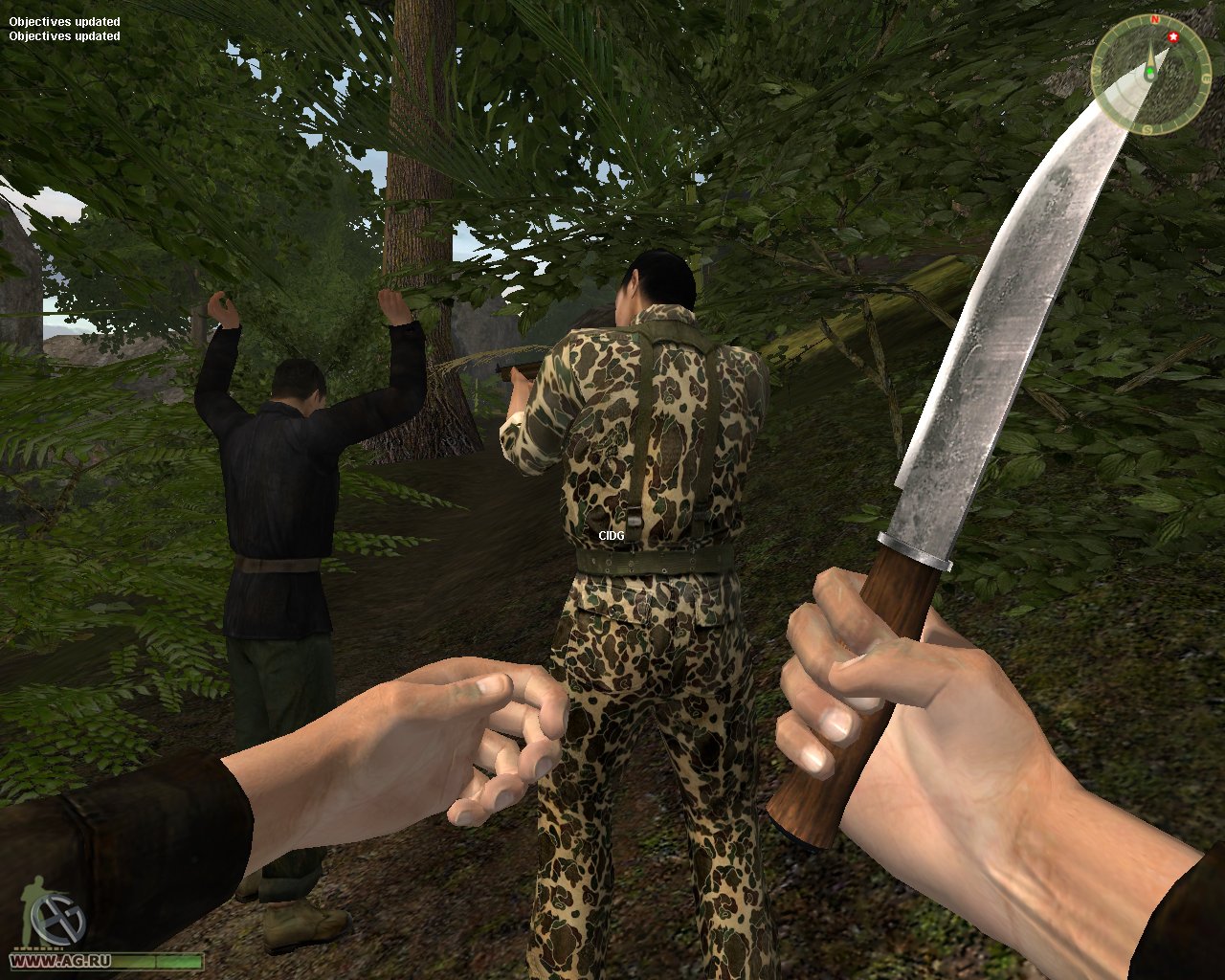Click the ammo pip row above the health bar
Viewport: 1225px width, 980px height.
point(37,947)
